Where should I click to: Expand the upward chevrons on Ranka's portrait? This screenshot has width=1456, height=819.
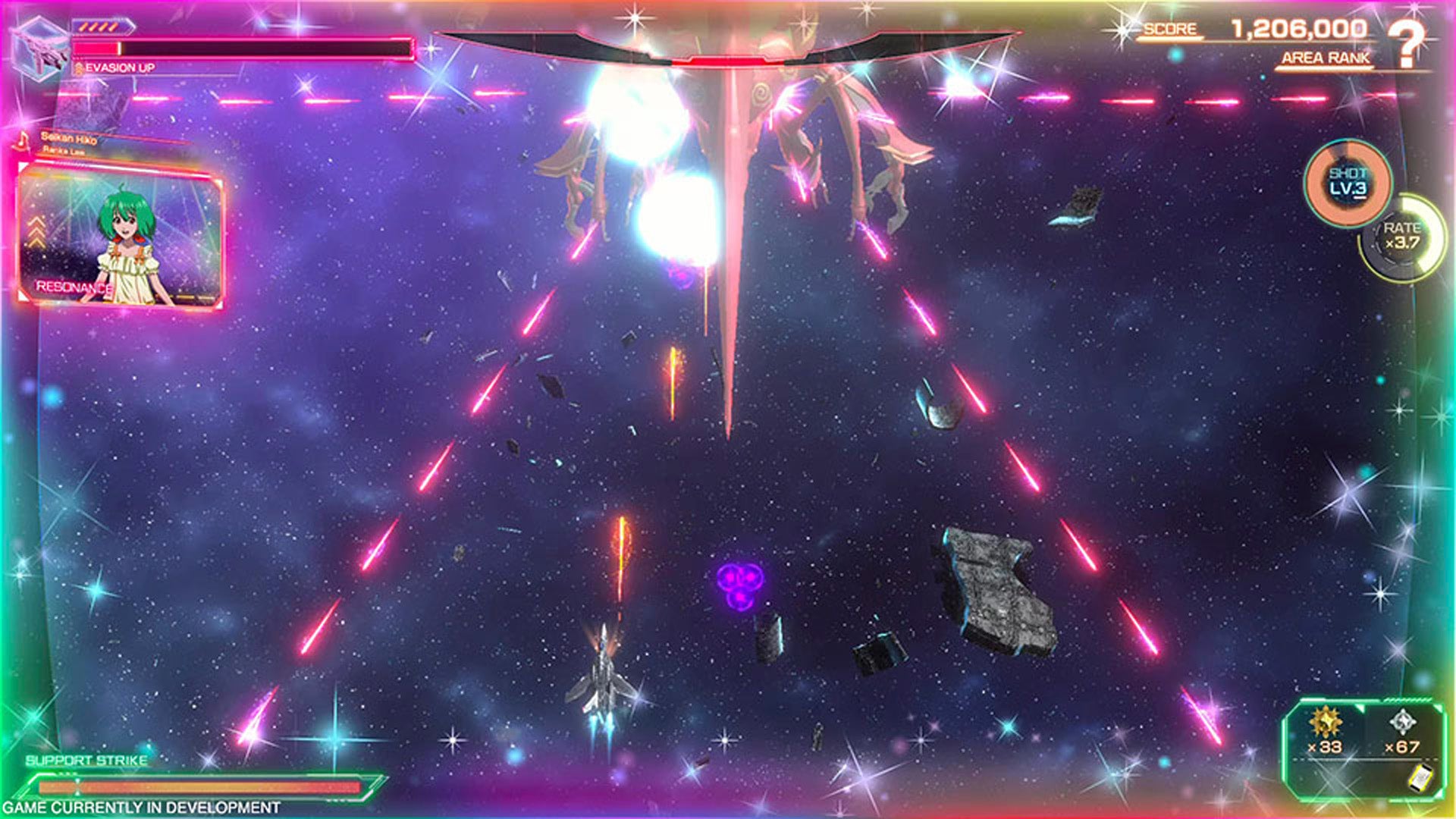point(35,231)
